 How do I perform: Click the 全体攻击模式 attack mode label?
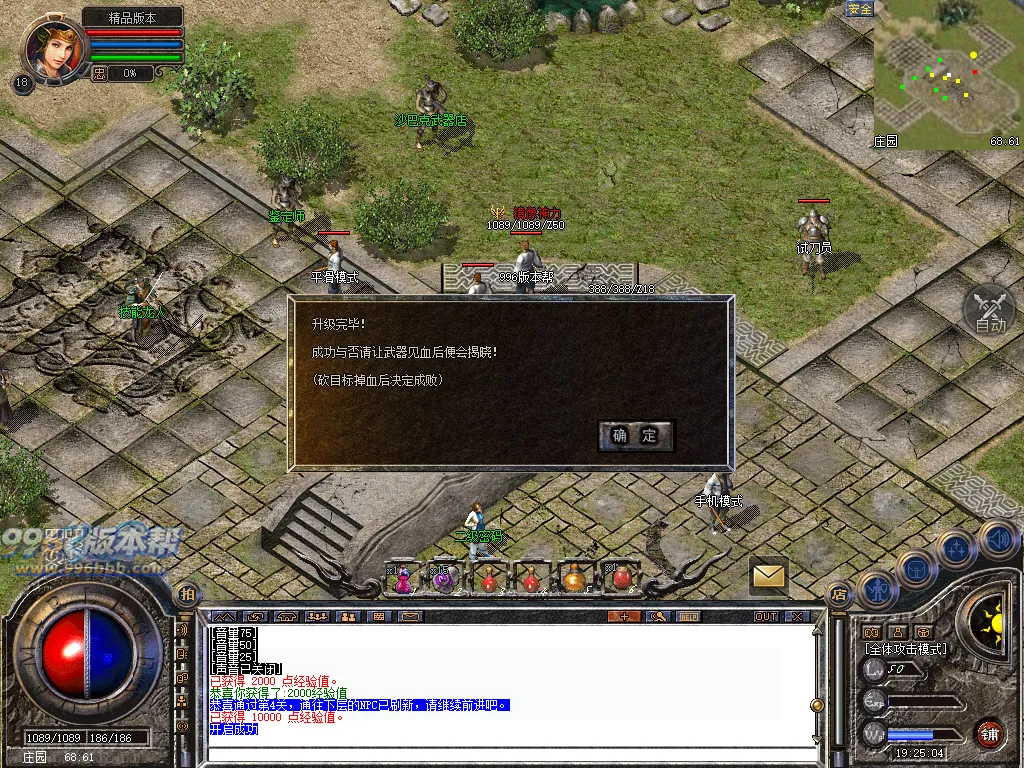point(905,649)
